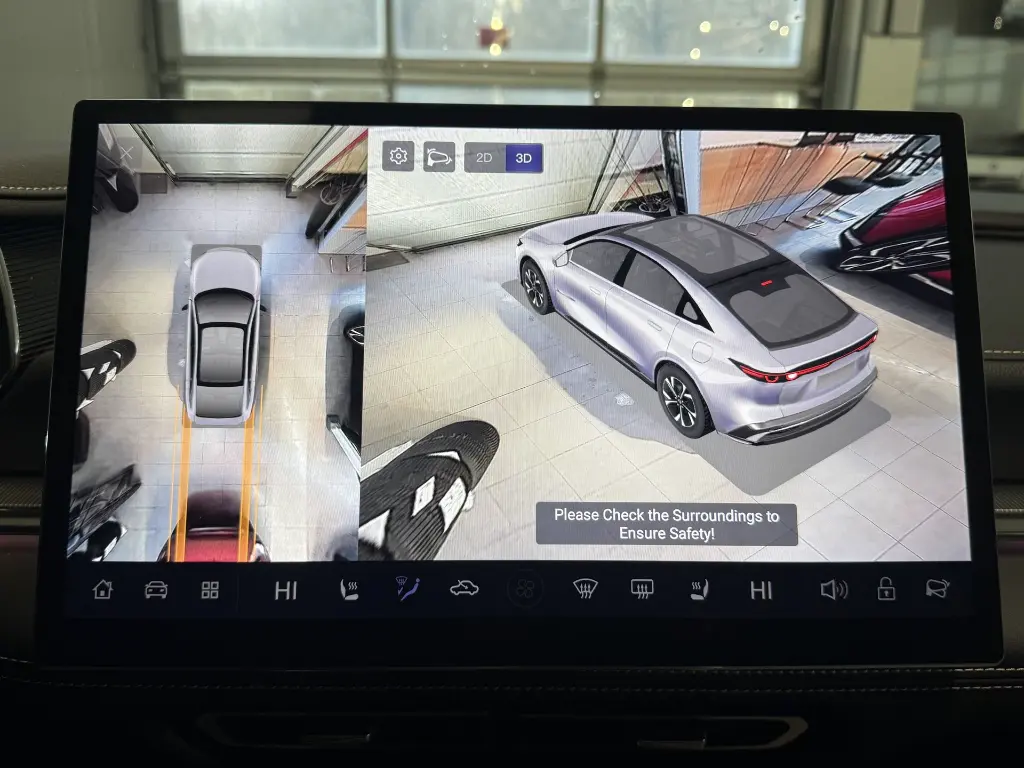This screenshot has width=1024, height=768.
Task: Switch to the 2D camera view
Action: point(484,158)
